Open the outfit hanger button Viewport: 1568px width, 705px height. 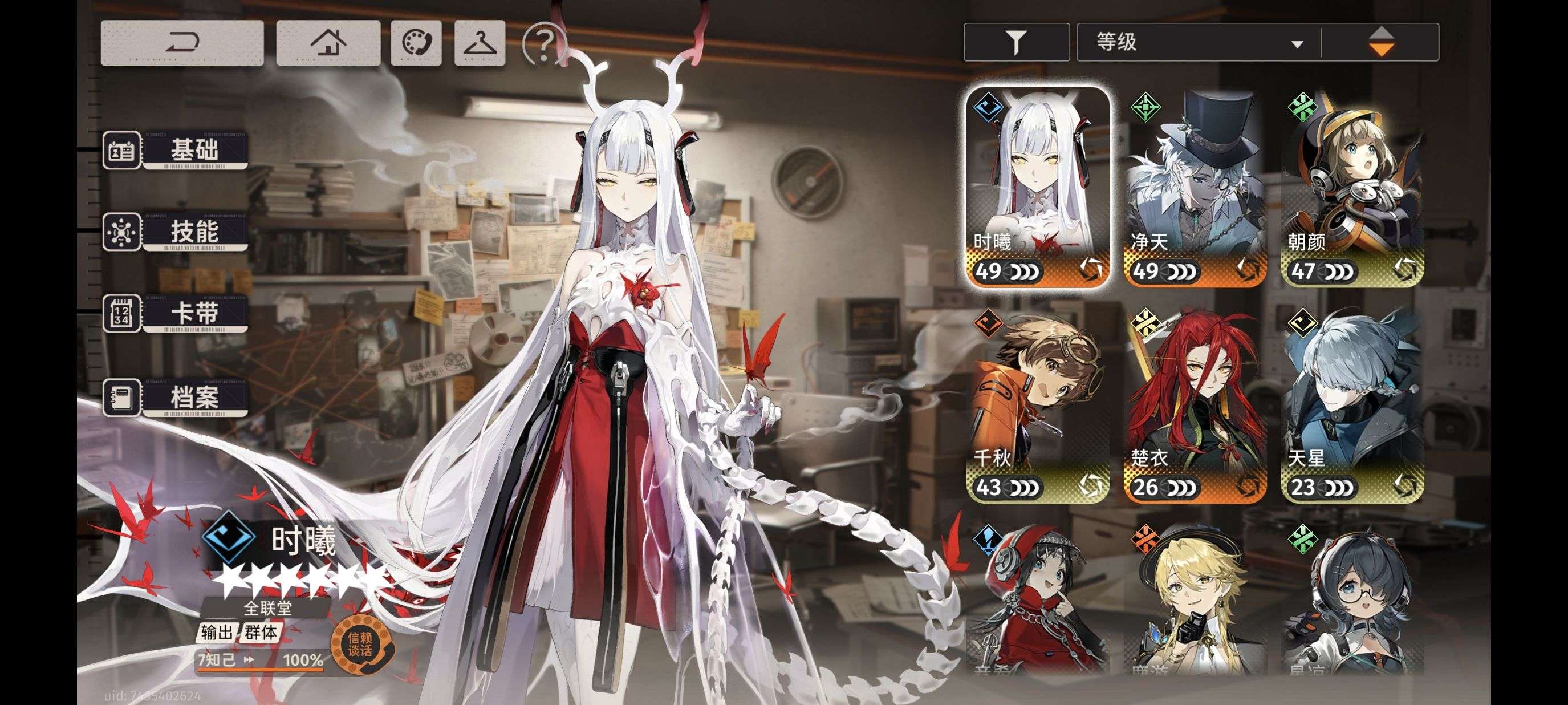[480, 43]
